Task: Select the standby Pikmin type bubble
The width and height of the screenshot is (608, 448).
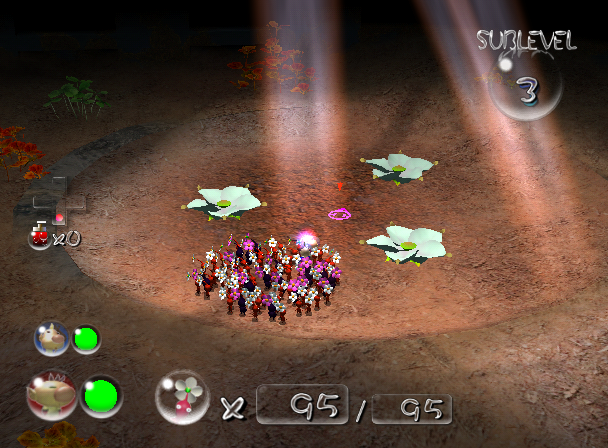Action: 182,398
